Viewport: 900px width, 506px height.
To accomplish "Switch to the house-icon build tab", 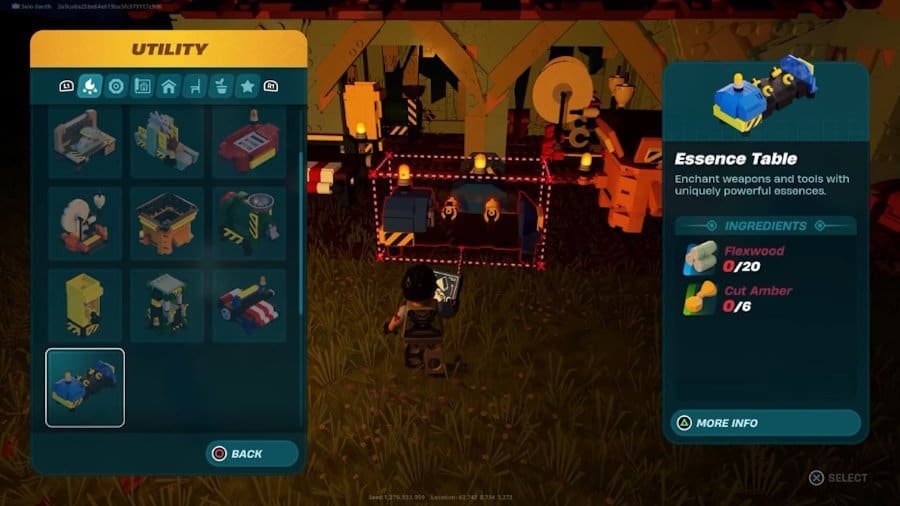I will [x=169, y=86].
